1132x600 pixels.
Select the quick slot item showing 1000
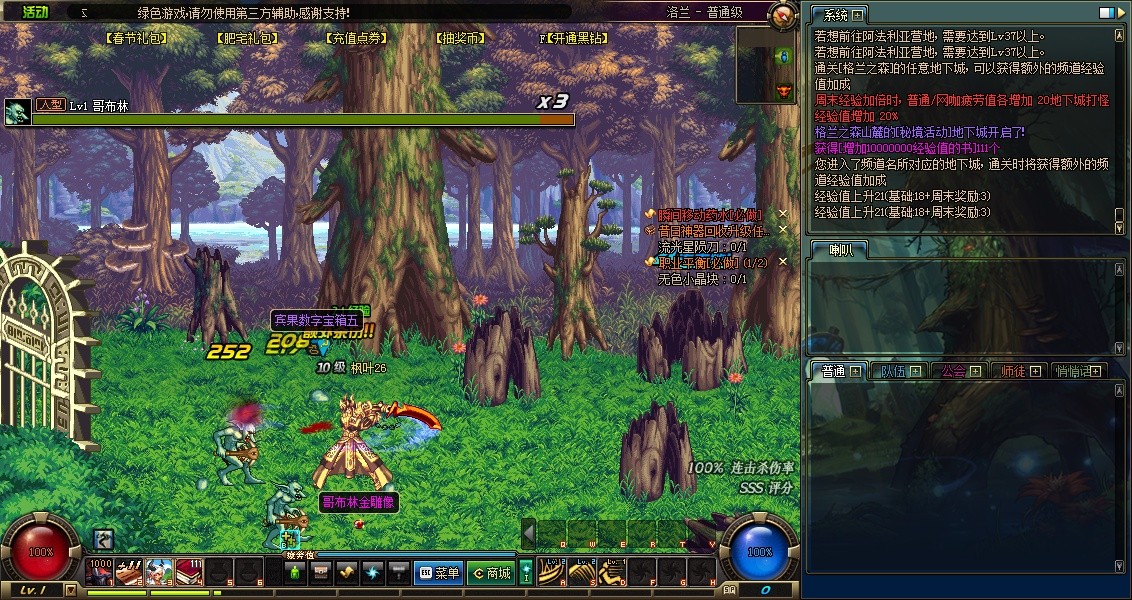click(100, 572)
